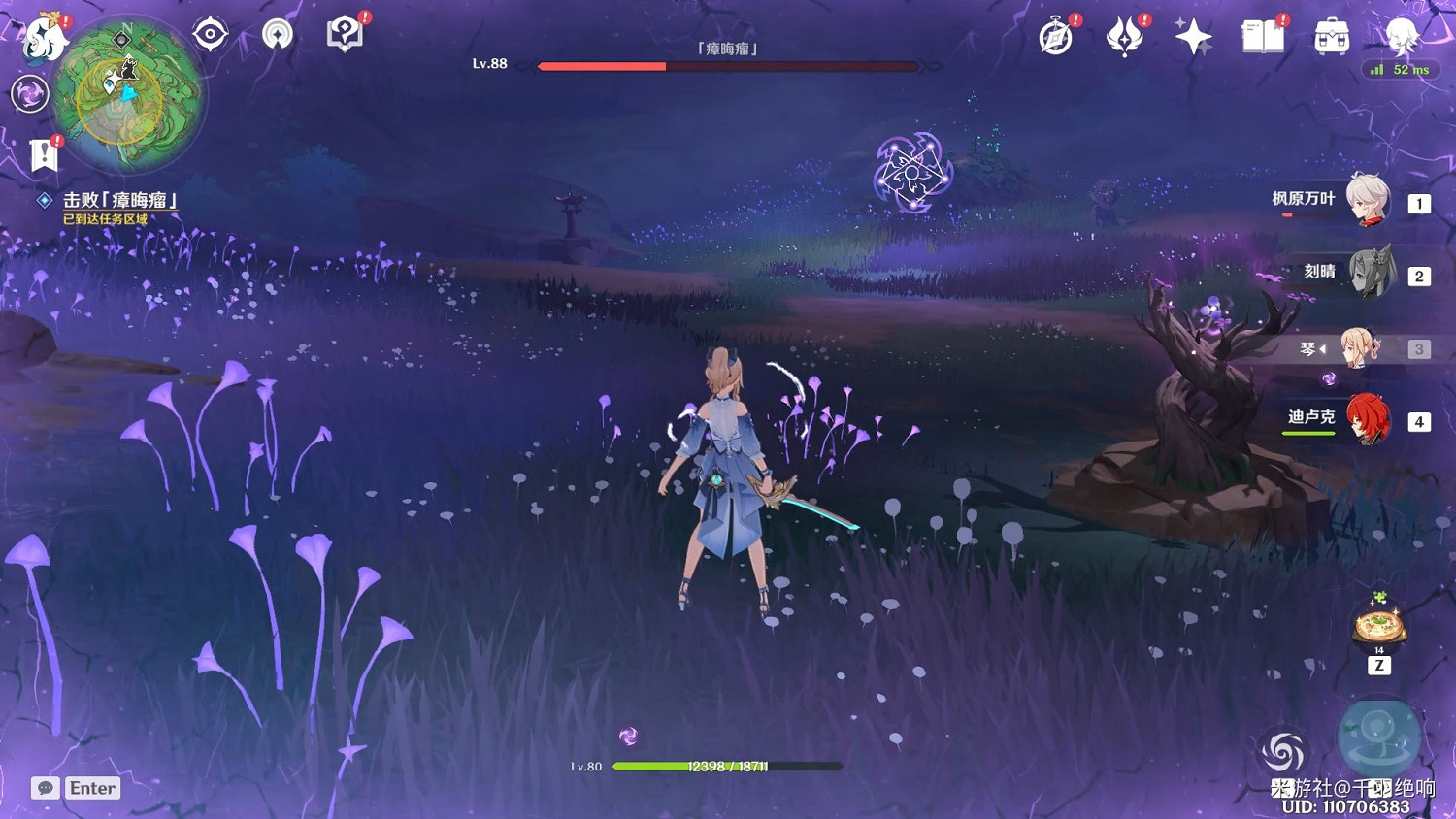Toggle elemental sight with the eye icon
This screenshot has width=1456, height=819.
coord(209,34)
